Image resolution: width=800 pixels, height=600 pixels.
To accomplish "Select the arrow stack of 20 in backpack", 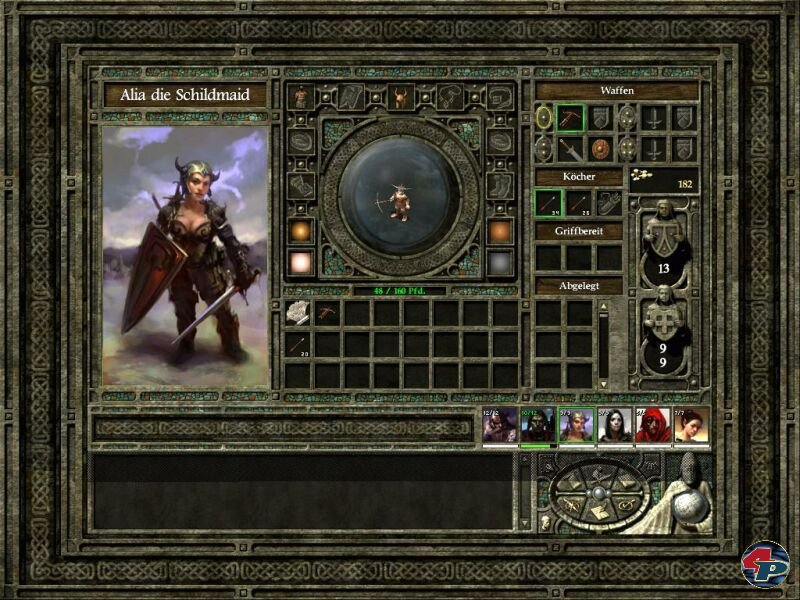I will point(299,345).
